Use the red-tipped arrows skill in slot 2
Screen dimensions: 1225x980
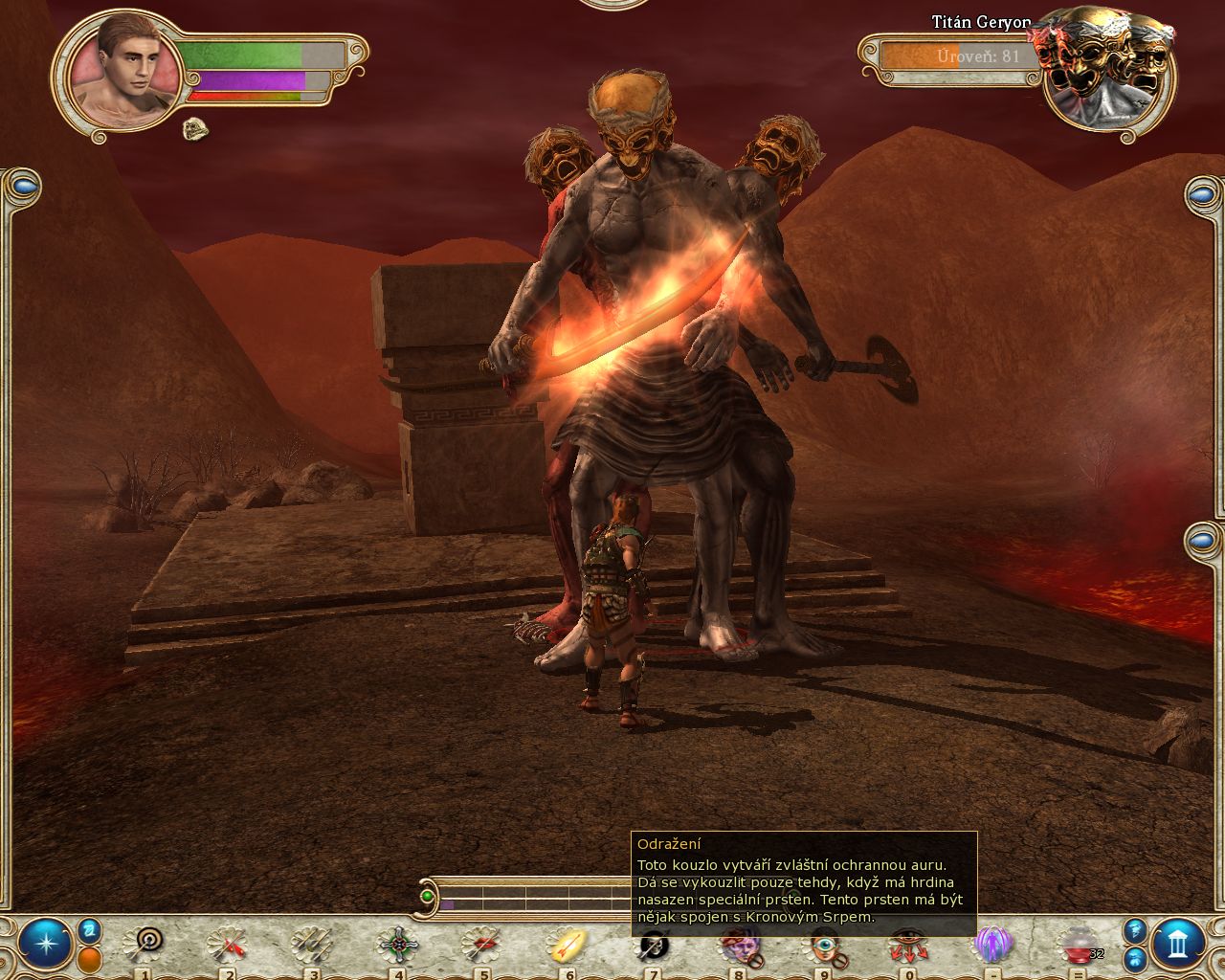point(227,946)
